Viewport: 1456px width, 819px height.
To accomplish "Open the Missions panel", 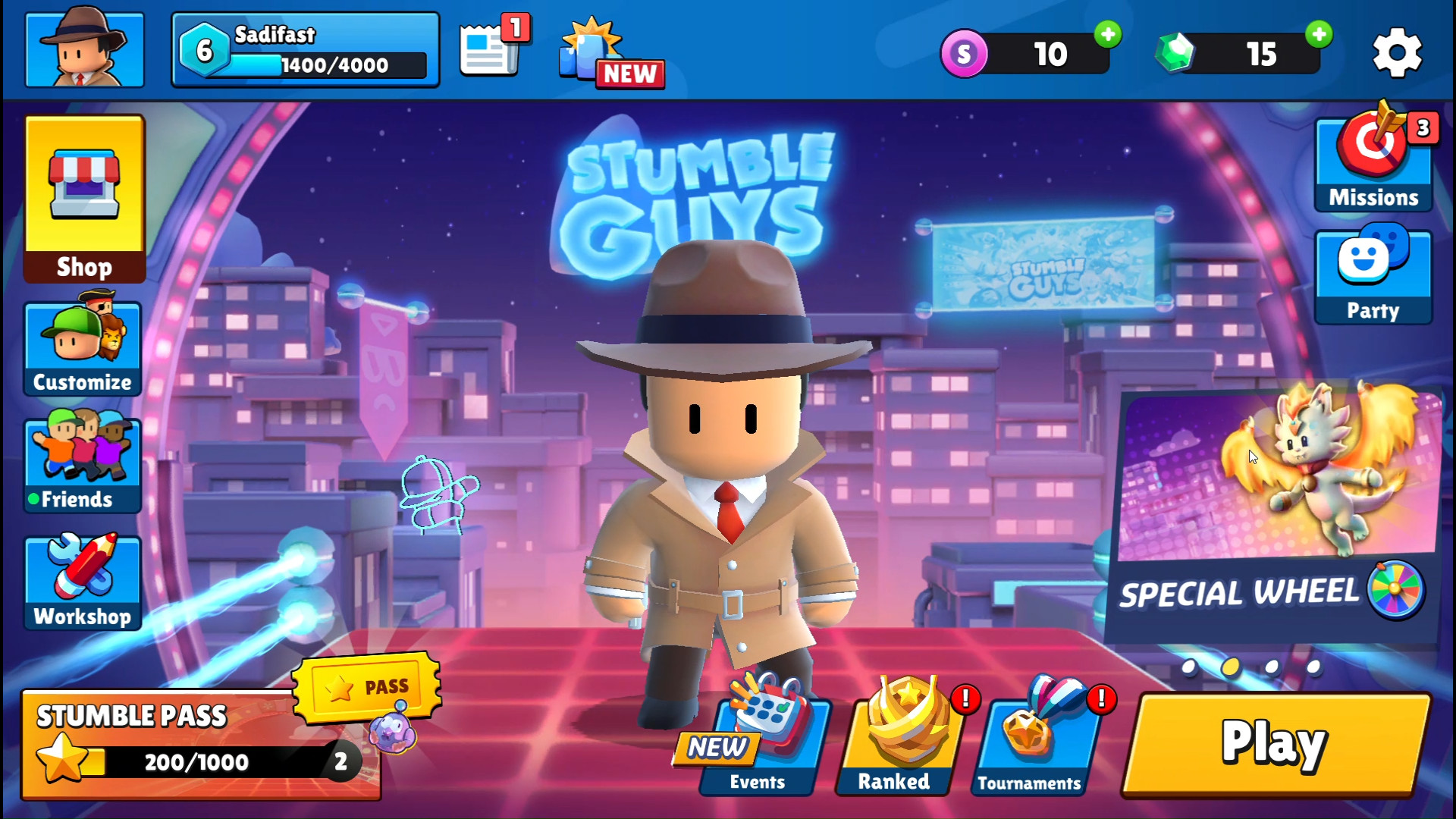I will point(1373,163).
